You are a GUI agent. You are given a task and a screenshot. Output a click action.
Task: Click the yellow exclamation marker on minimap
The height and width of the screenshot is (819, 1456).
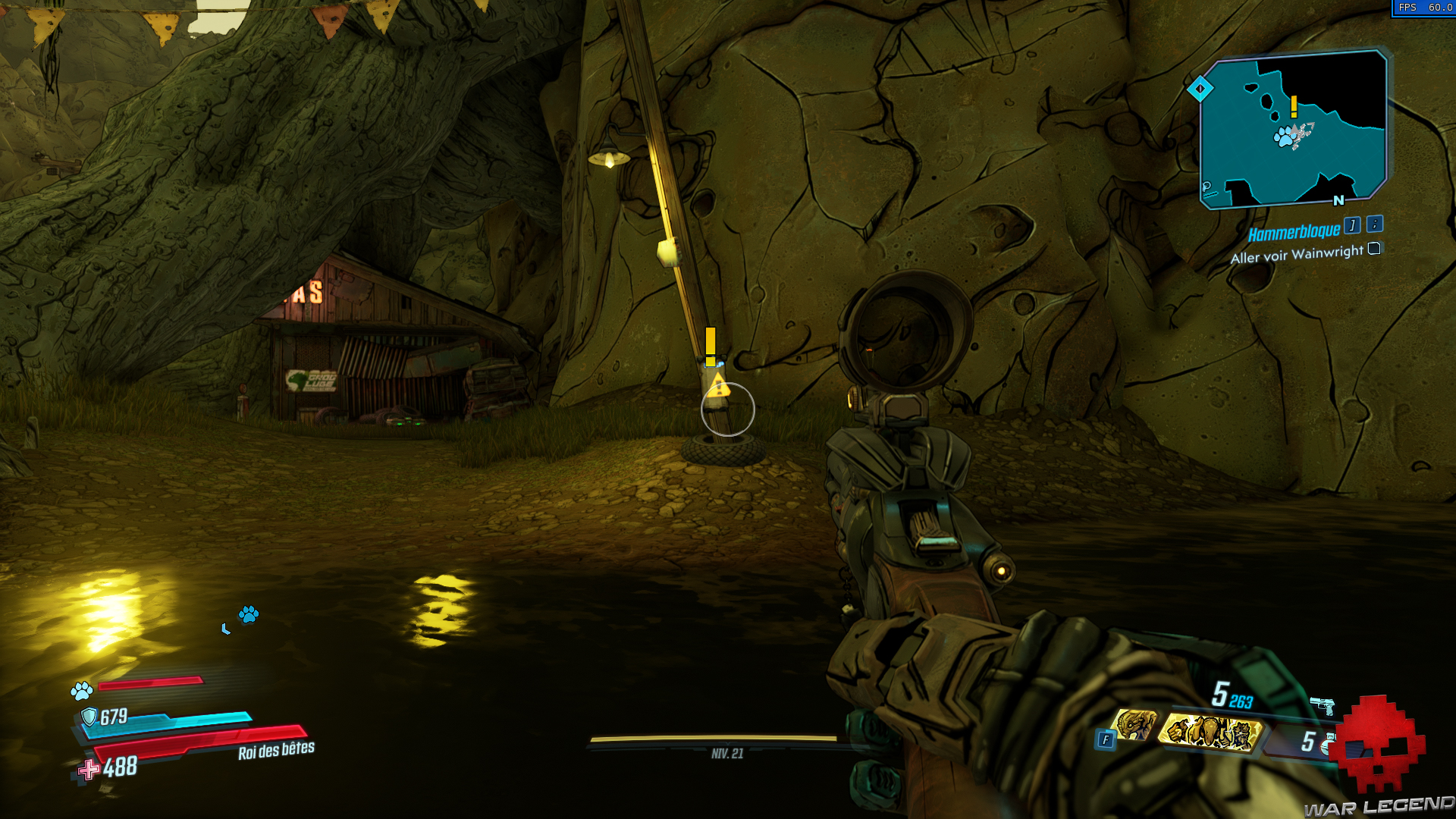[x=1294, y=106]
